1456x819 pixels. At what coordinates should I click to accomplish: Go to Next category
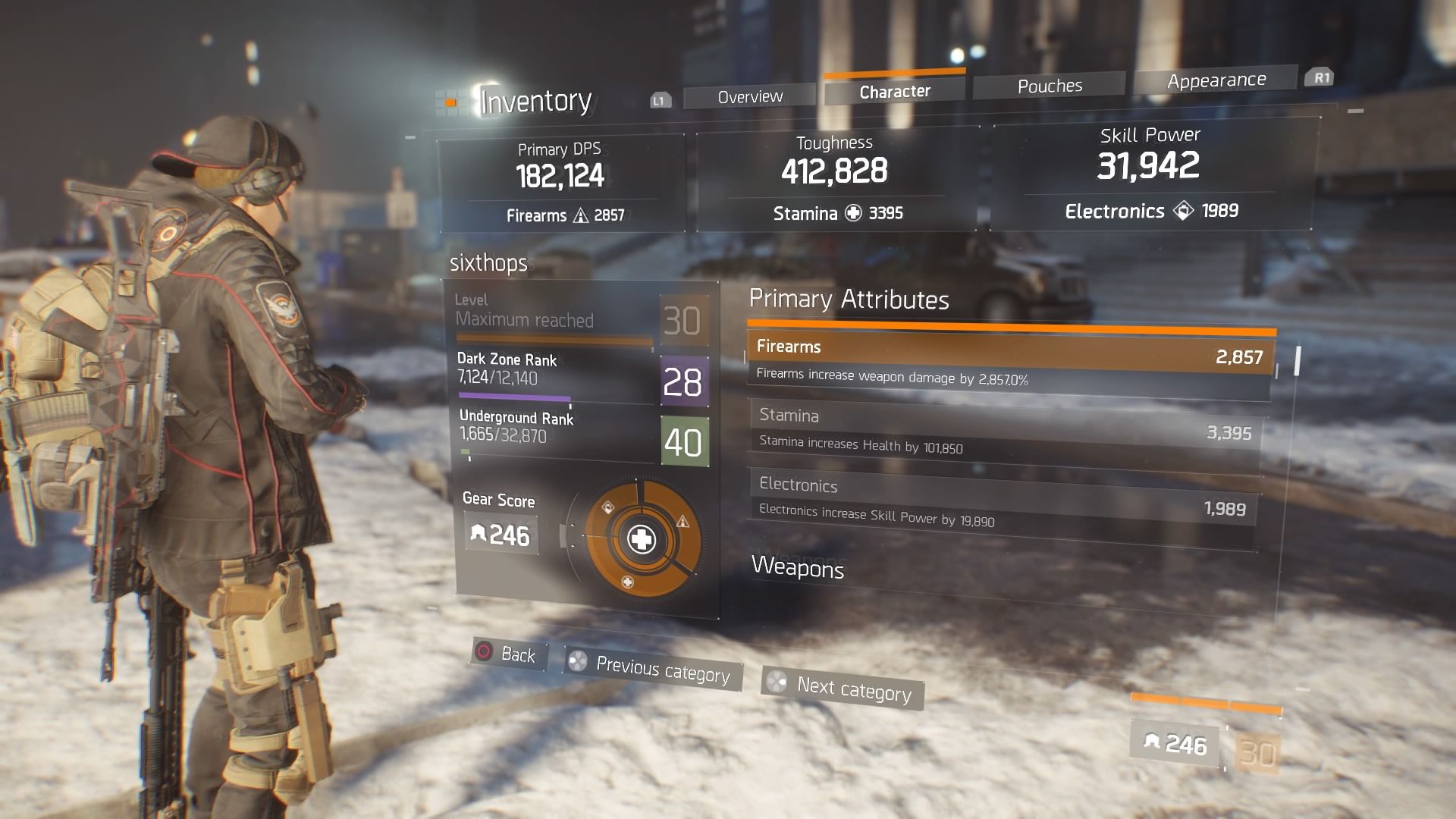click(843, 689)
